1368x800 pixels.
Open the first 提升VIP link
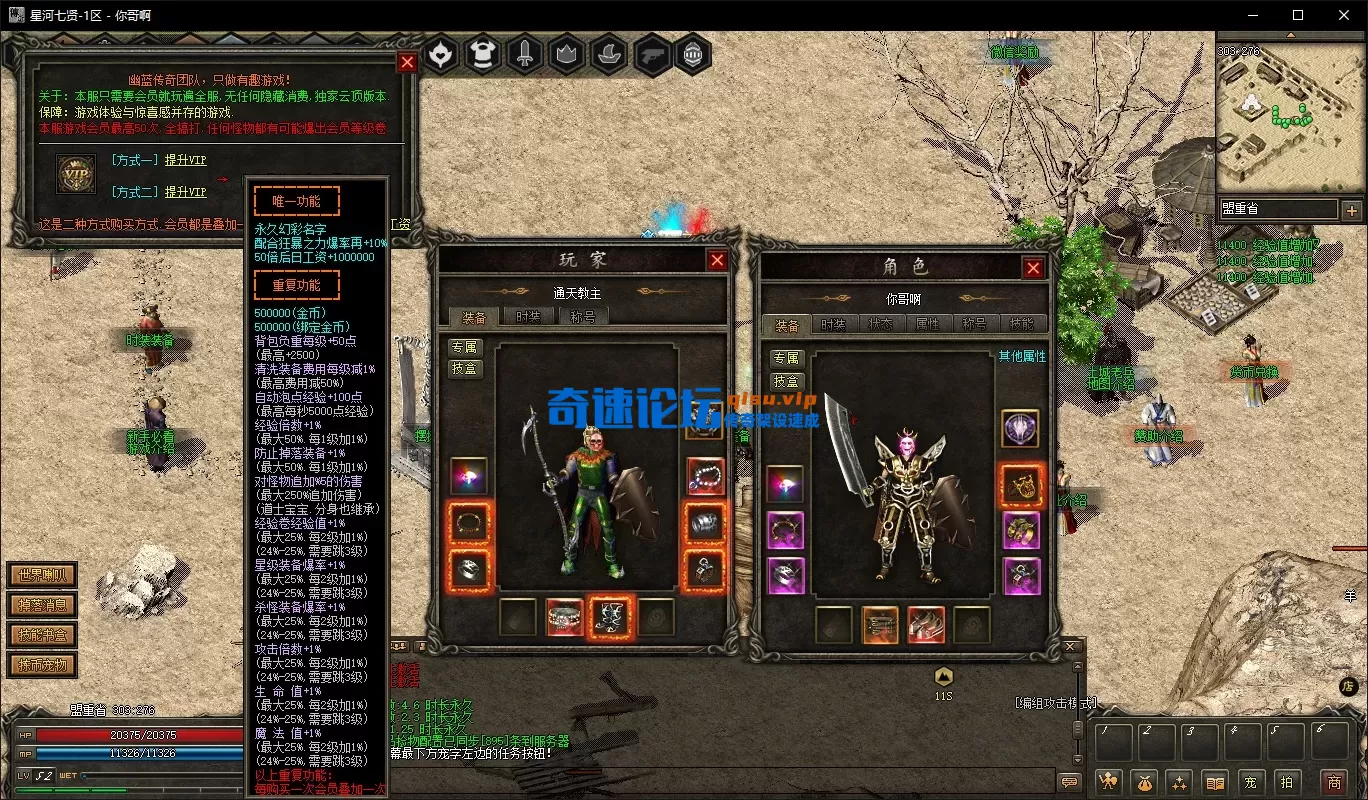point(185,160)
